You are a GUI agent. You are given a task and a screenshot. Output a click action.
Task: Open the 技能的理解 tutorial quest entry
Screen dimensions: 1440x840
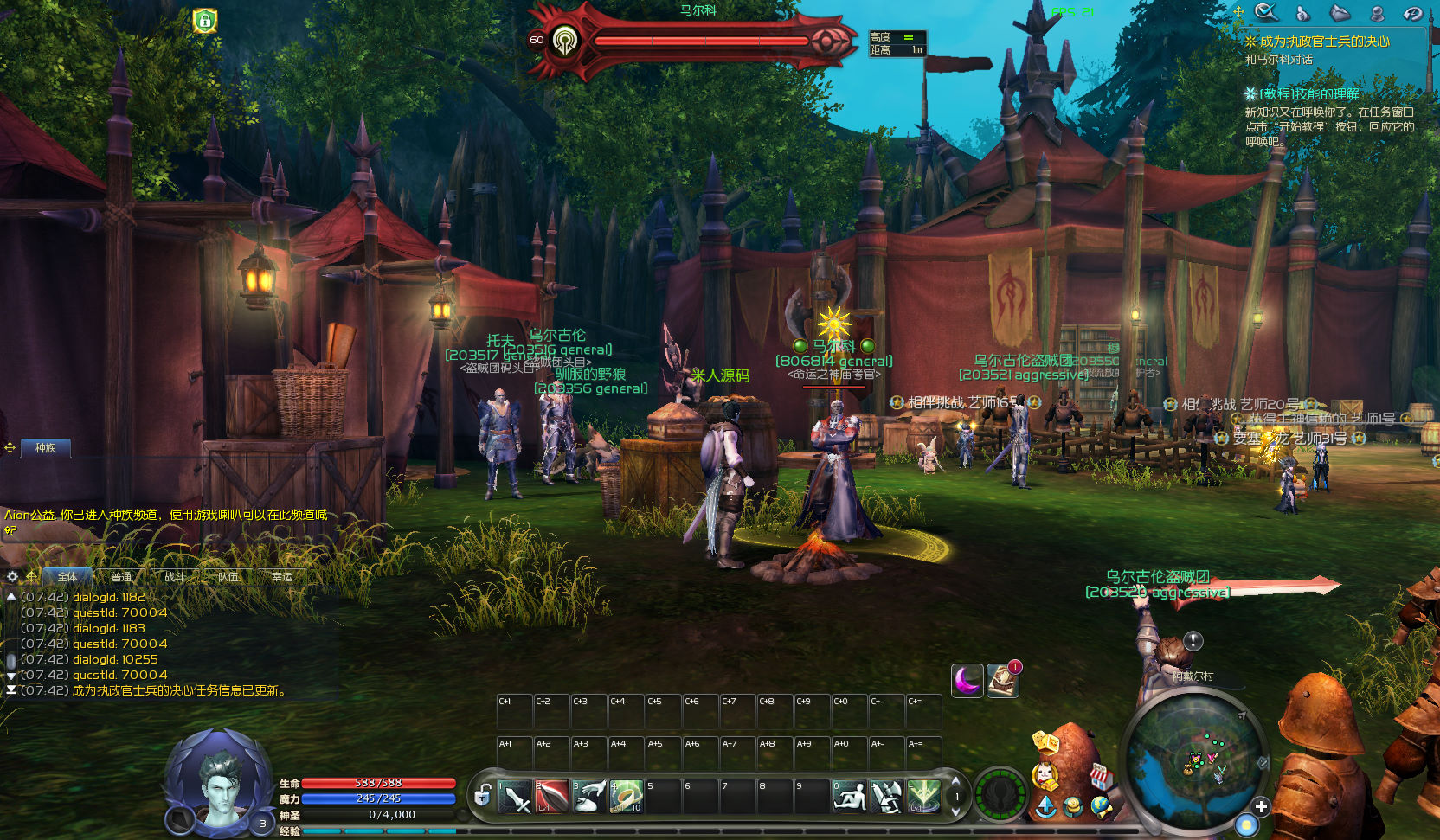[1308, 93]
